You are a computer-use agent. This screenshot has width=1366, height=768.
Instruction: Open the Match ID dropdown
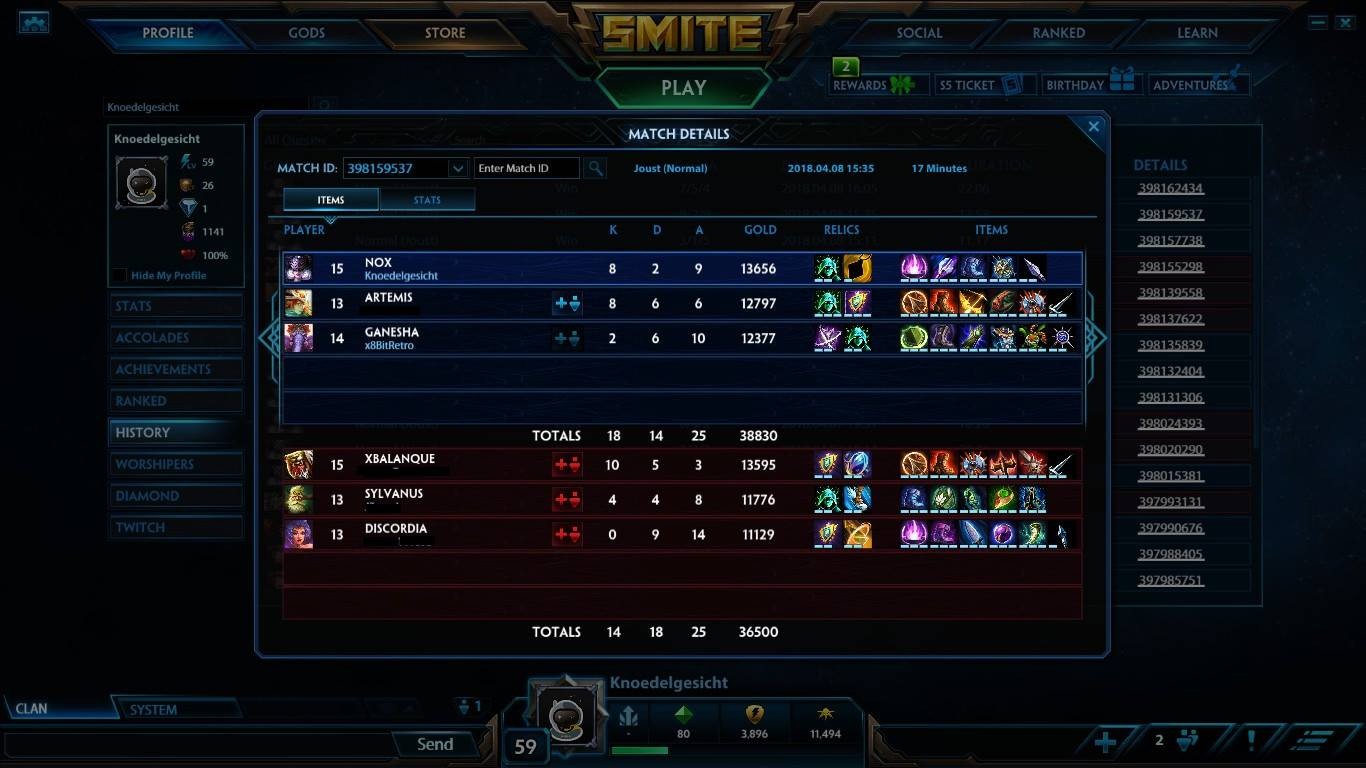[458, 168]
